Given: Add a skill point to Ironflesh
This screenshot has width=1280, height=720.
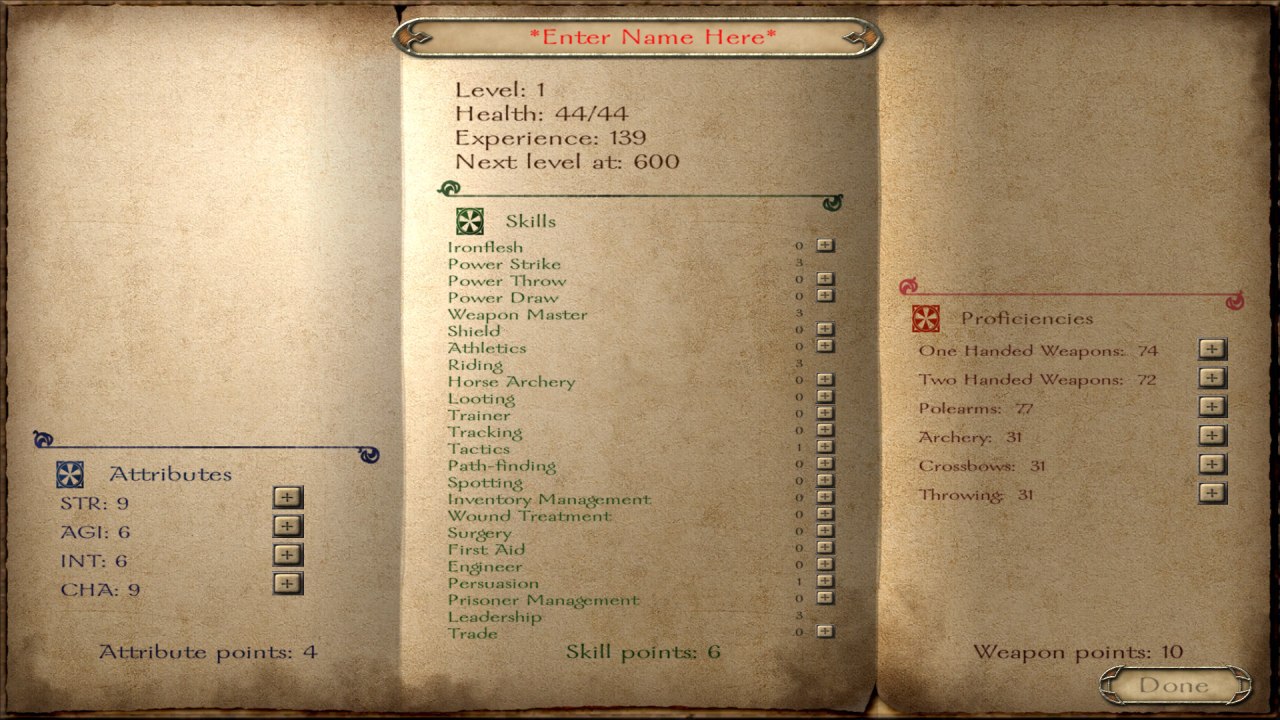Looking at the screenshot, I should [x=825, y=245].
